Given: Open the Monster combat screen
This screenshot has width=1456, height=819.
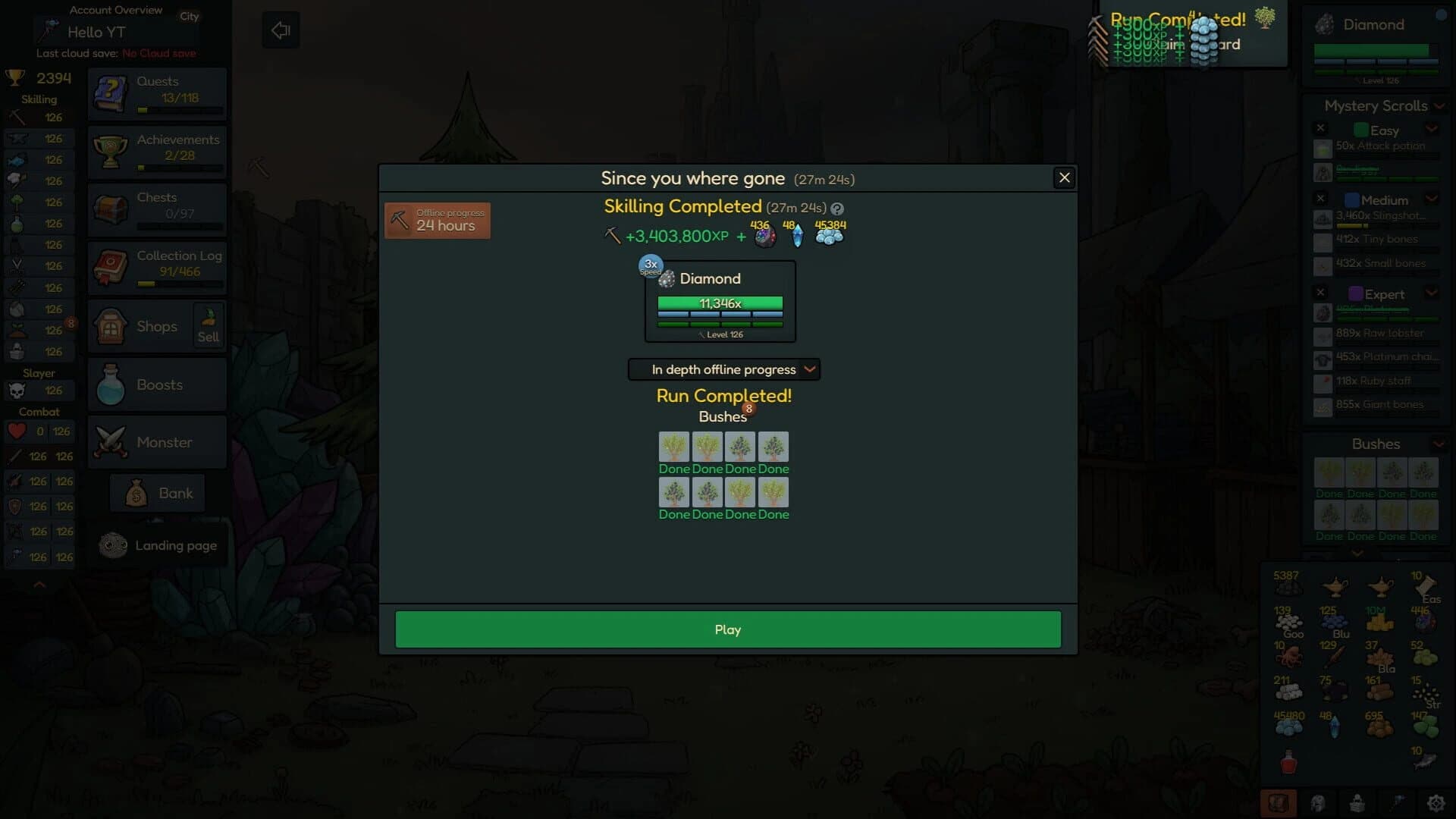Looking at the screenshot, I should 157,442.
